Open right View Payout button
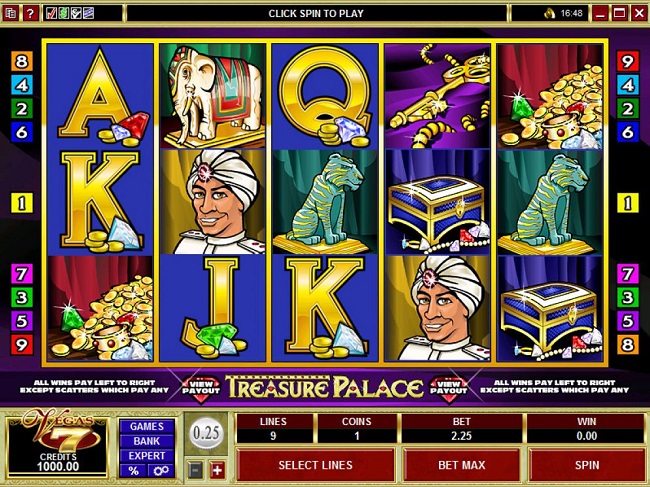The image size is (650, 487). (x=448, y=387)
